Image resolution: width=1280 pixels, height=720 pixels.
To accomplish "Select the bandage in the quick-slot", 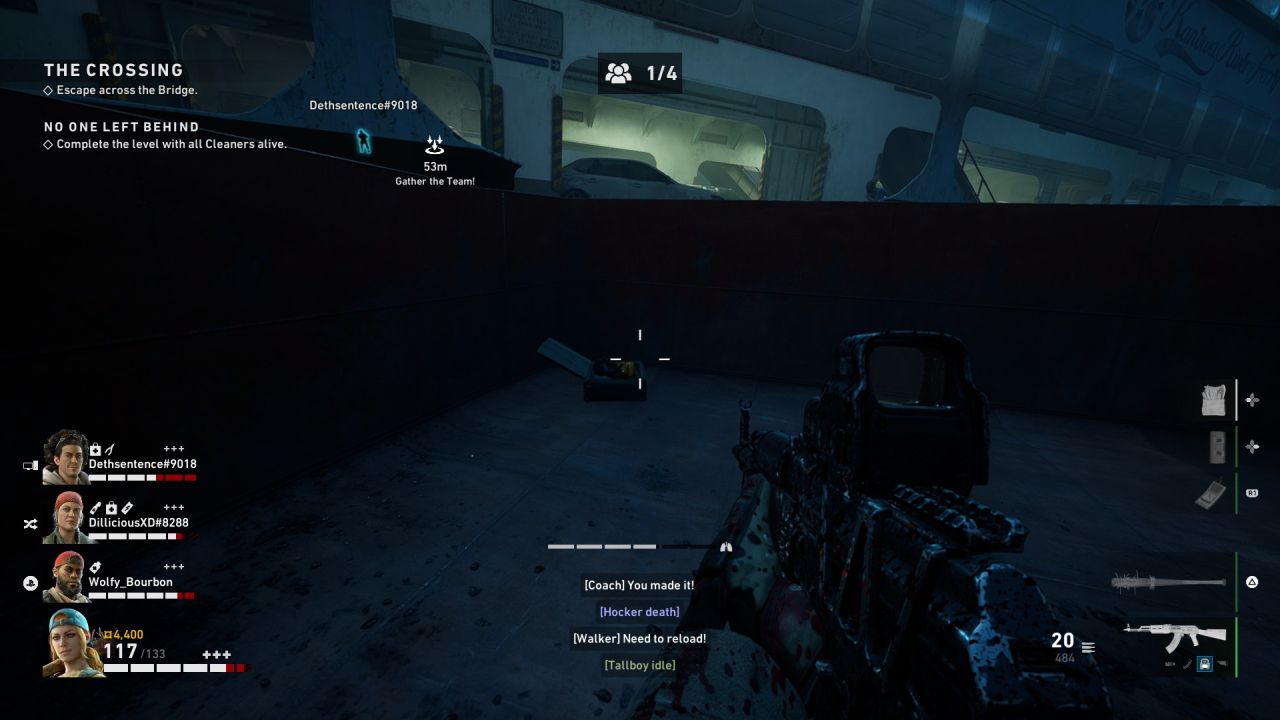I will (1215, 399).
